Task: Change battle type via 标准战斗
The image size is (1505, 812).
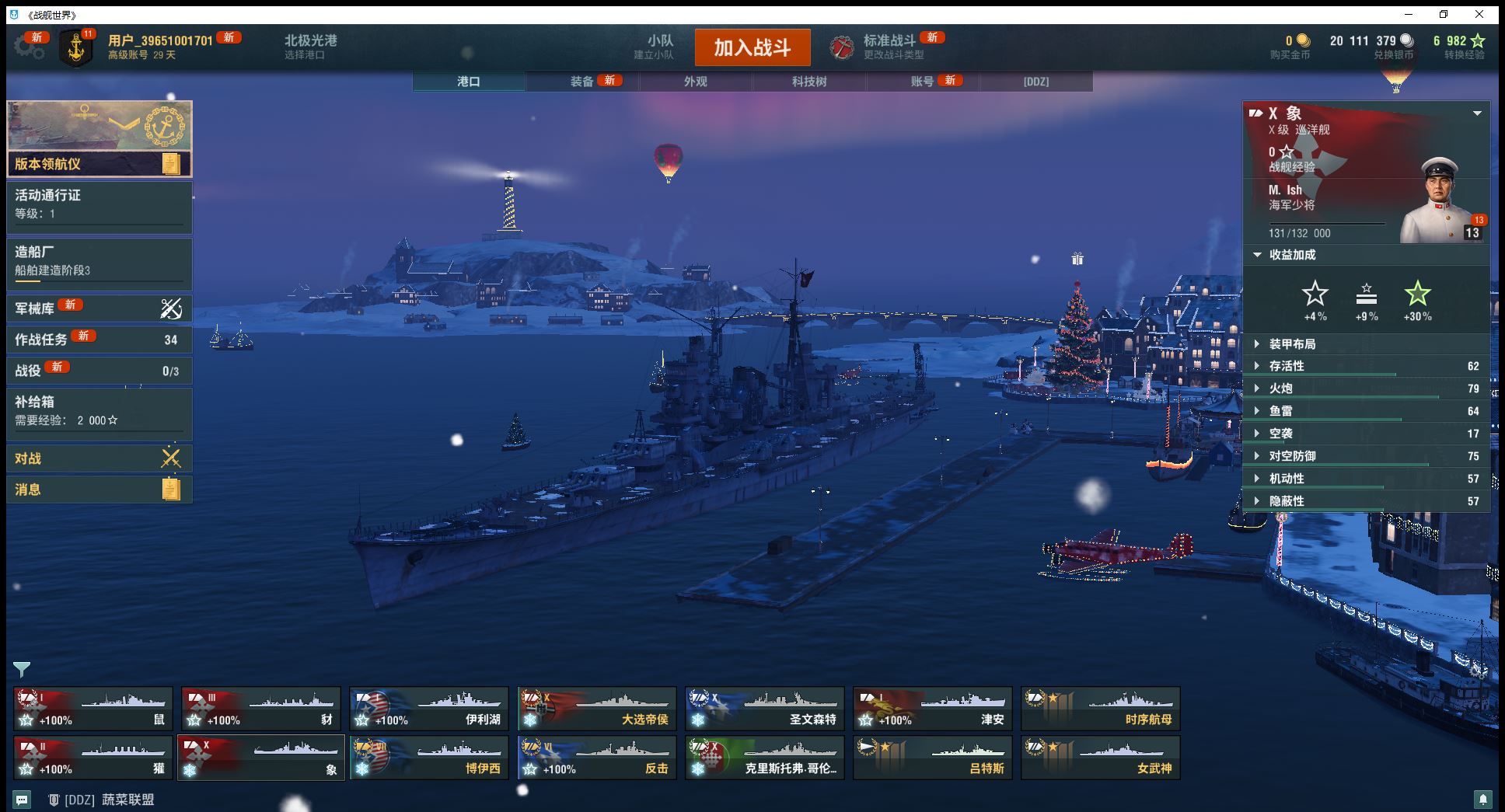Action: coord(889,47)
